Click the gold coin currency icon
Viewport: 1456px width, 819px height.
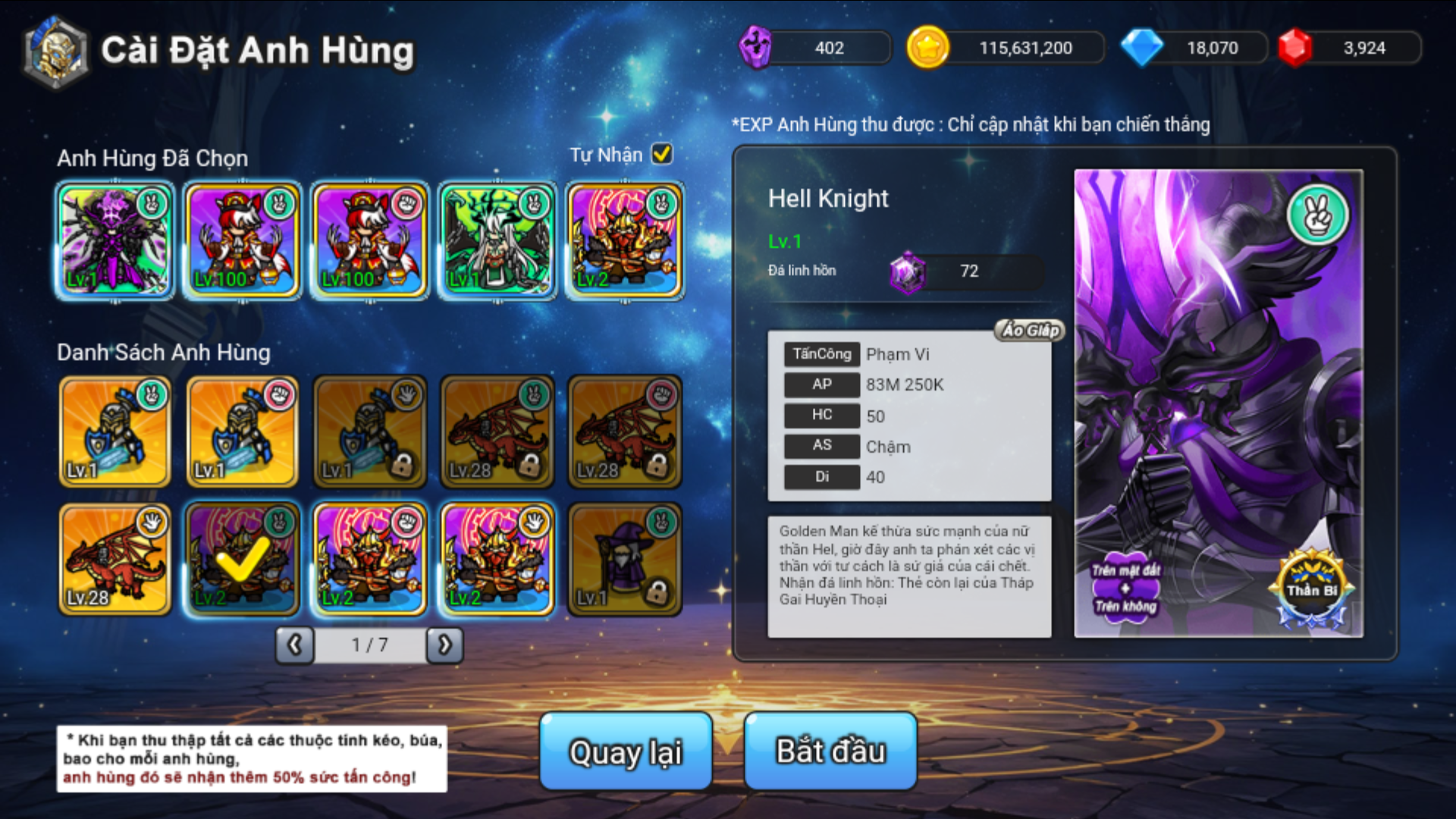[x=927, y=48]
